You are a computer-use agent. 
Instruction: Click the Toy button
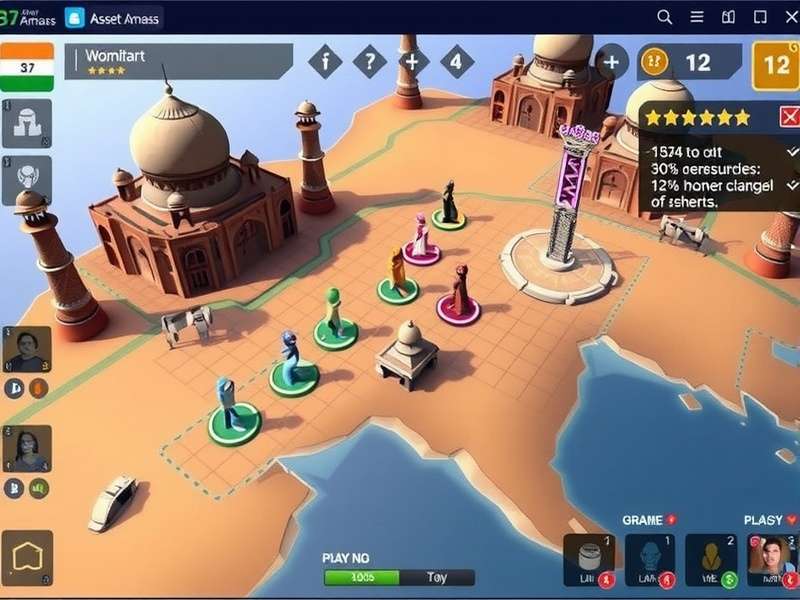[437, 577]
